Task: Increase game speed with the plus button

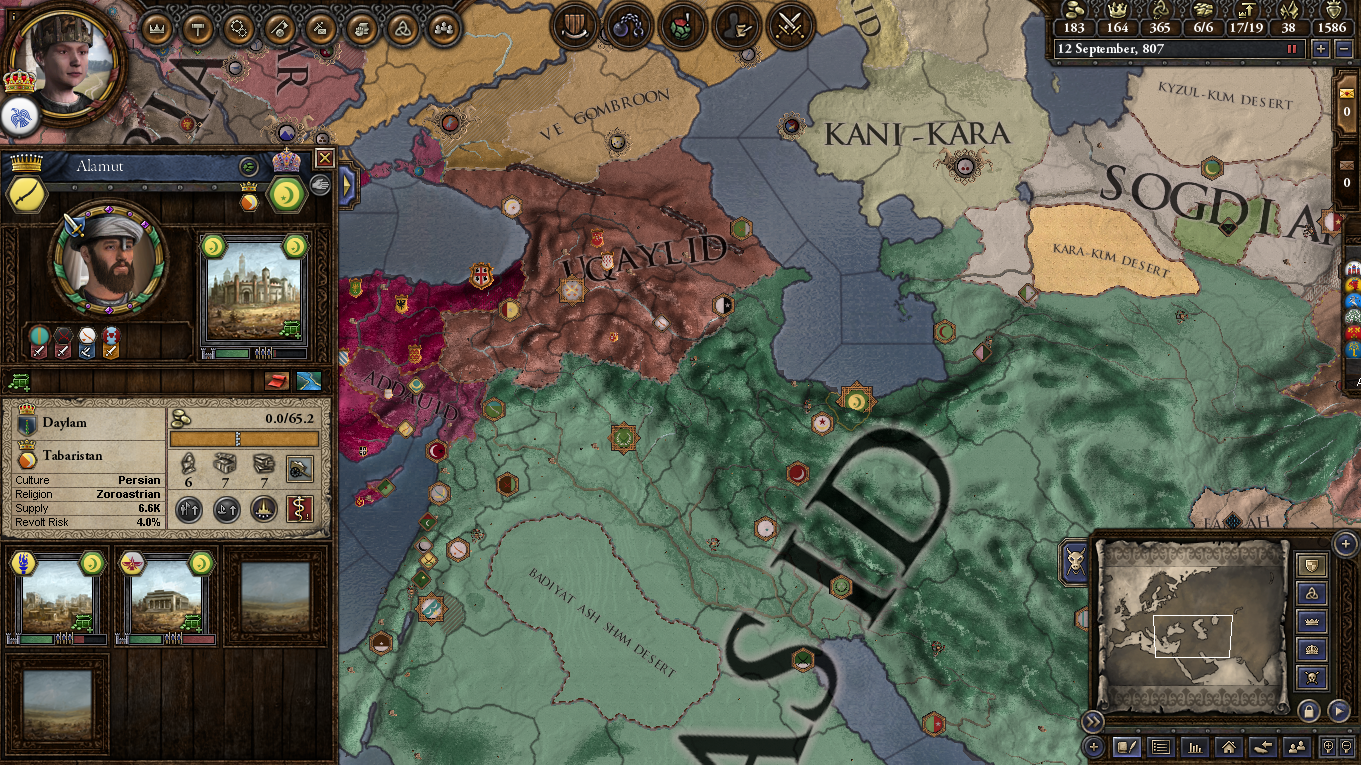Action: [1321, 48]
